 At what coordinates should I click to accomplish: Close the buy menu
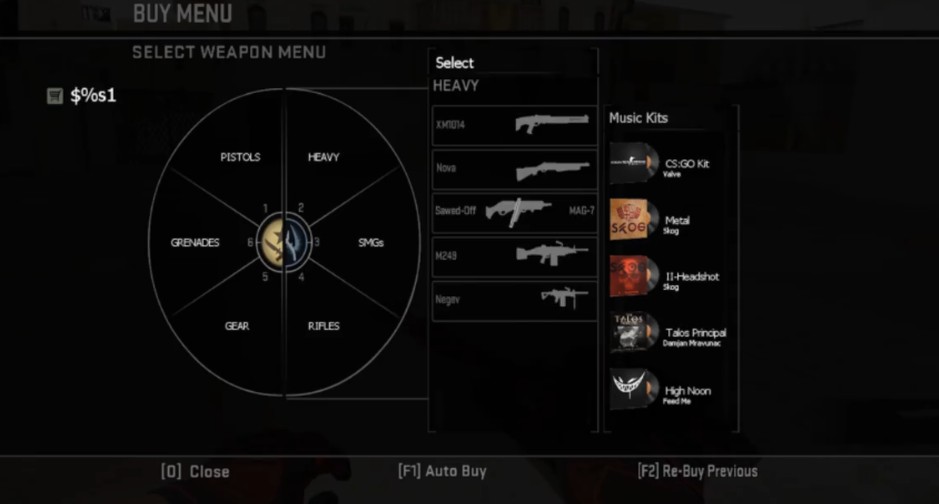(195, 471)
